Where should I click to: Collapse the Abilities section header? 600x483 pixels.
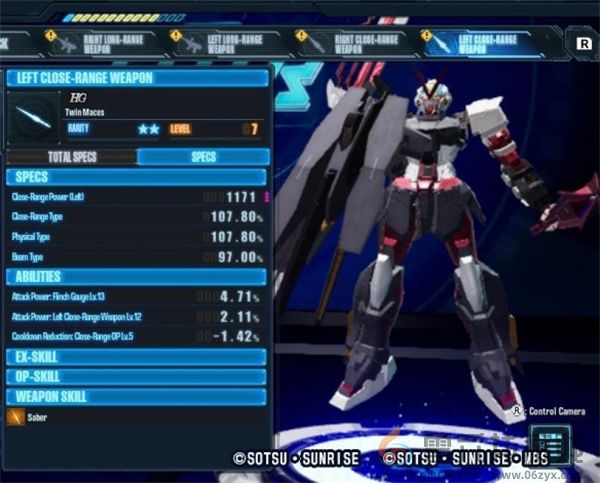[x=137, y=277]
